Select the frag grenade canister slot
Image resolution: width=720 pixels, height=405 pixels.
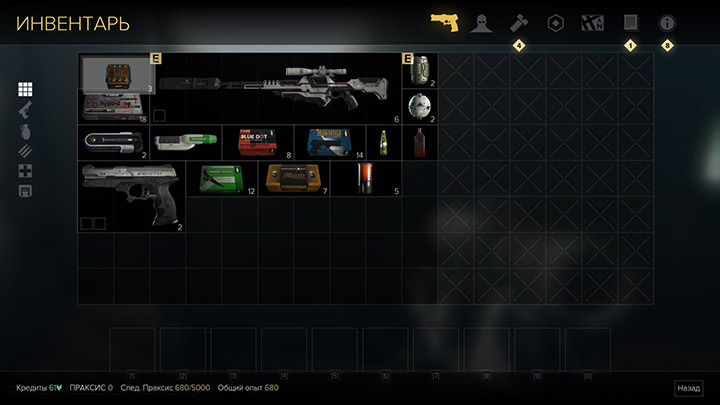[x=420, y=70]
